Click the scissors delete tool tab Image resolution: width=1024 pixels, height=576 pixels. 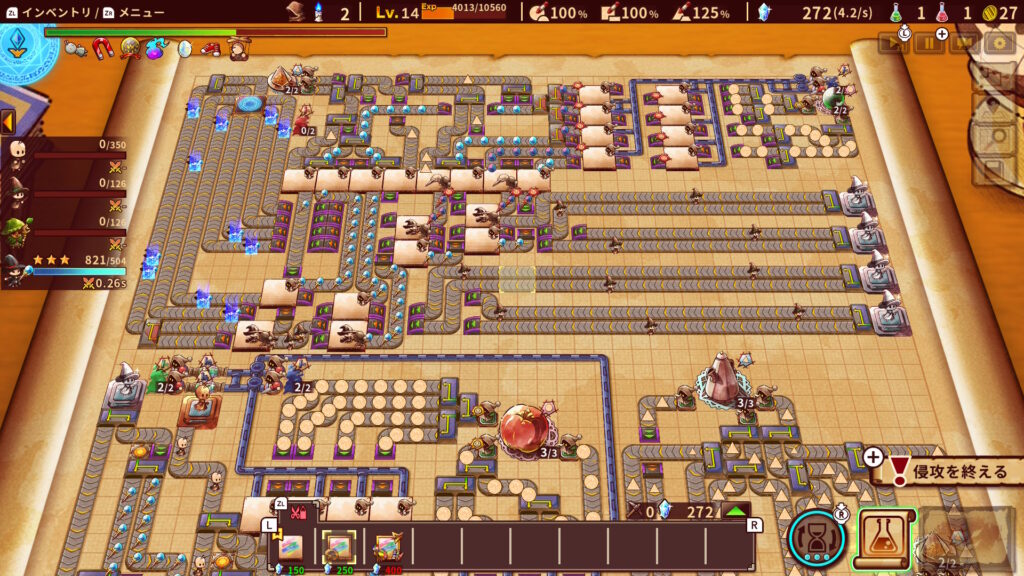[298, 513]
